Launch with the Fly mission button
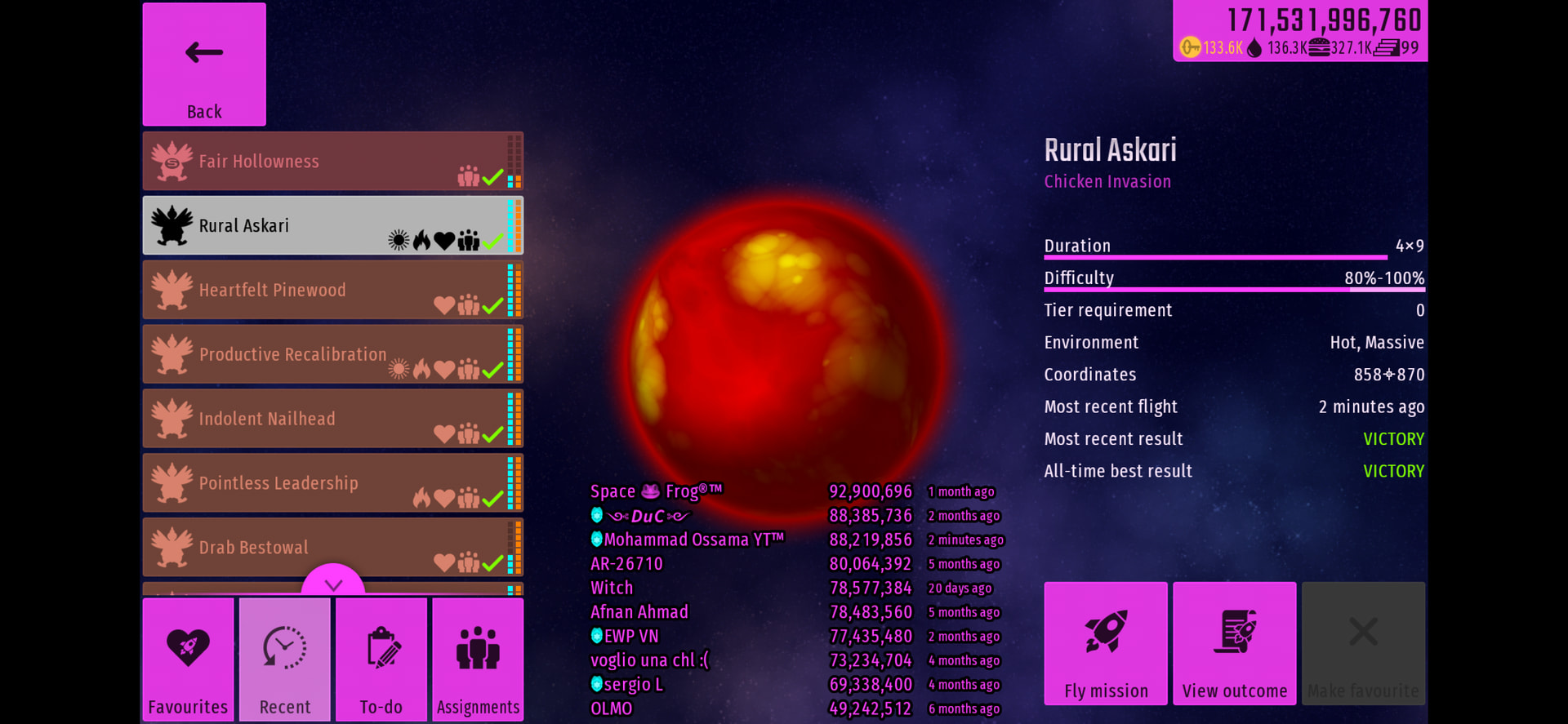 click(x=1106, y=643)
